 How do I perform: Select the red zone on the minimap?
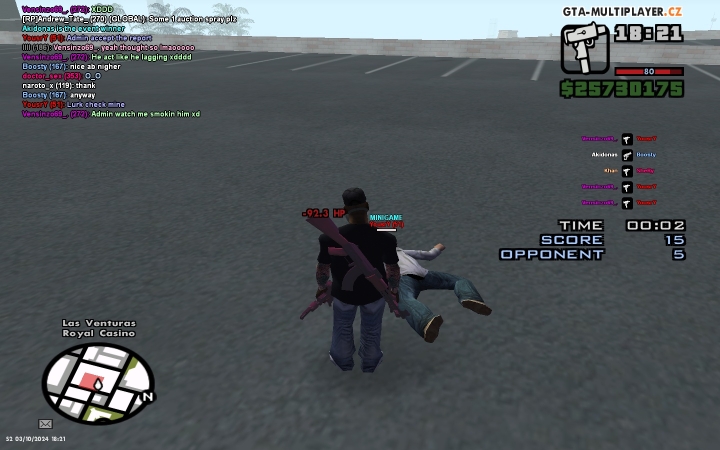pos(98,382)
